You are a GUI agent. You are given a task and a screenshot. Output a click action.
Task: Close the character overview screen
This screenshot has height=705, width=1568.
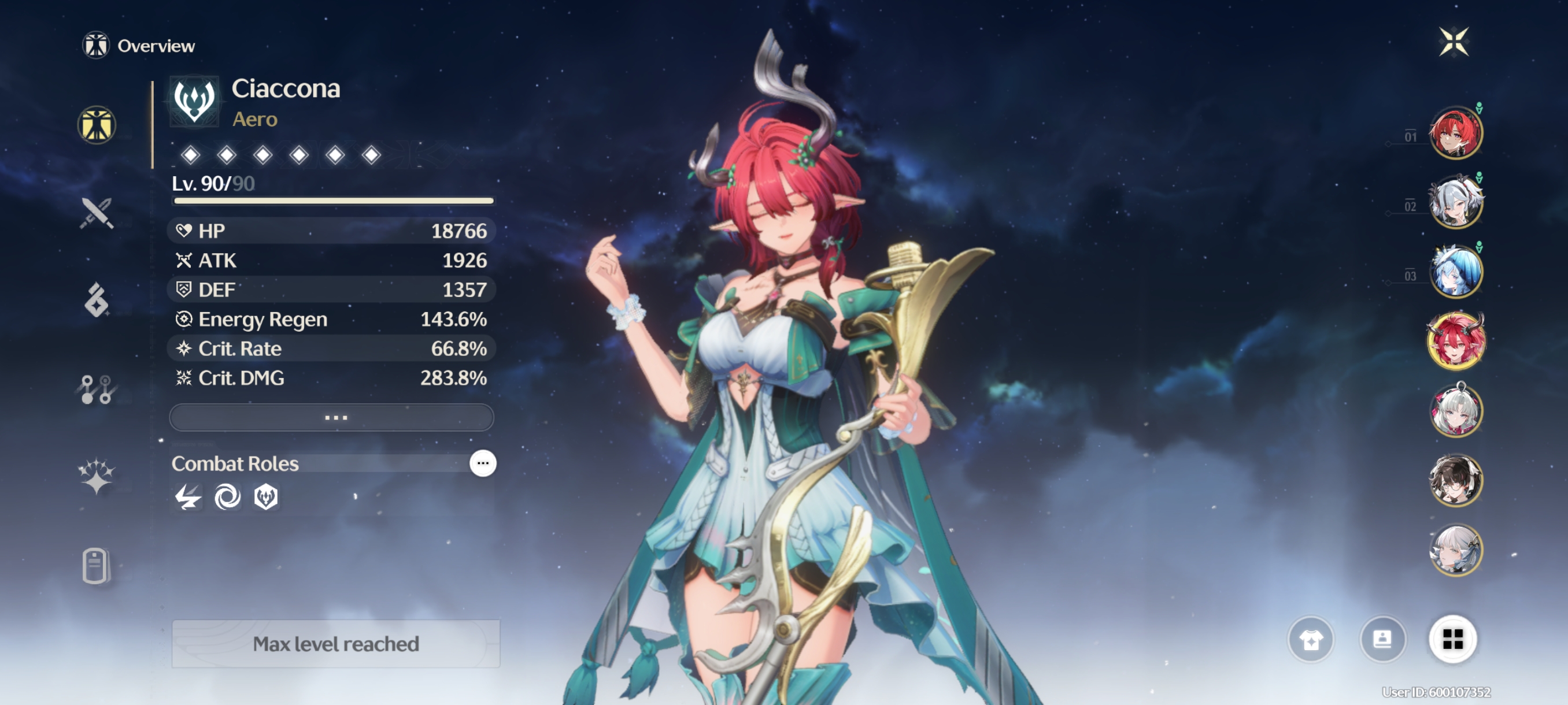tap(1454, 42)
